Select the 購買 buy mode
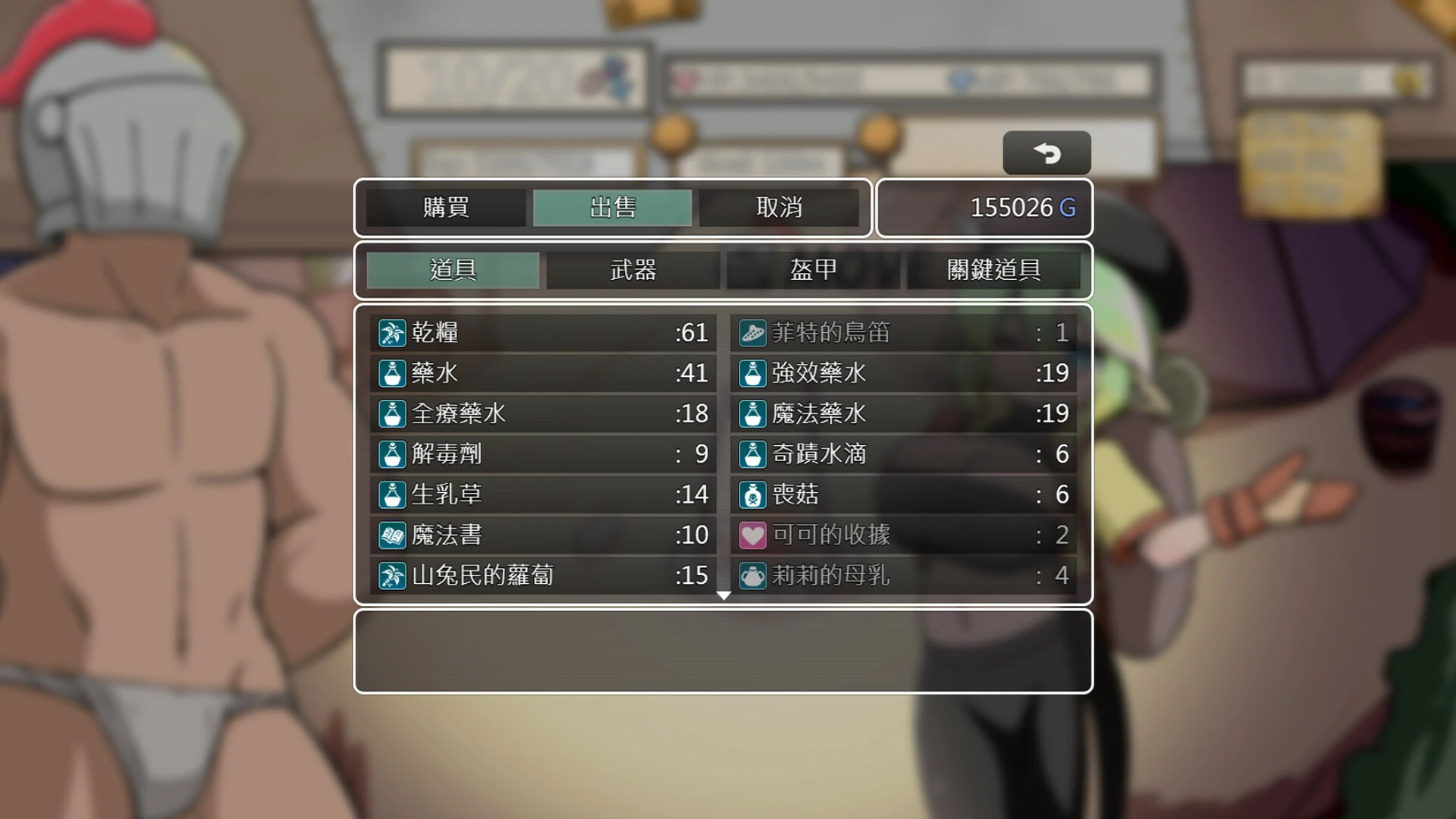This screenshot has height=819, width=1456. [x=445, y=207]
